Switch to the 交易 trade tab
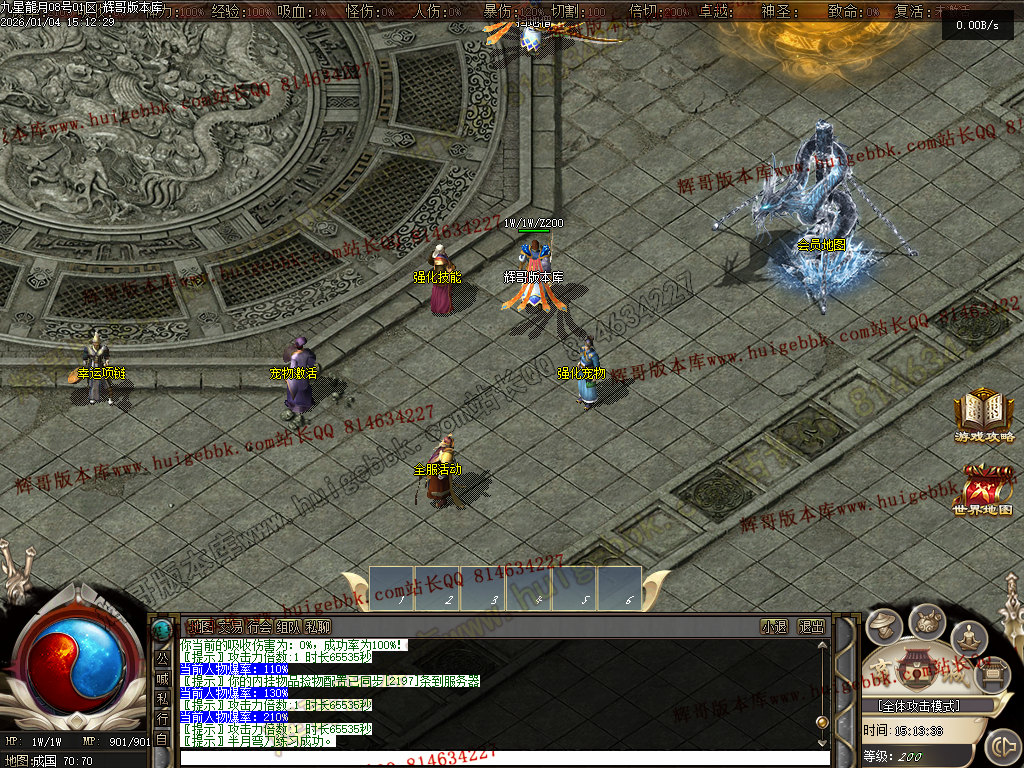This screenshot has height=768, width=1024. click(x=230, y=627)
